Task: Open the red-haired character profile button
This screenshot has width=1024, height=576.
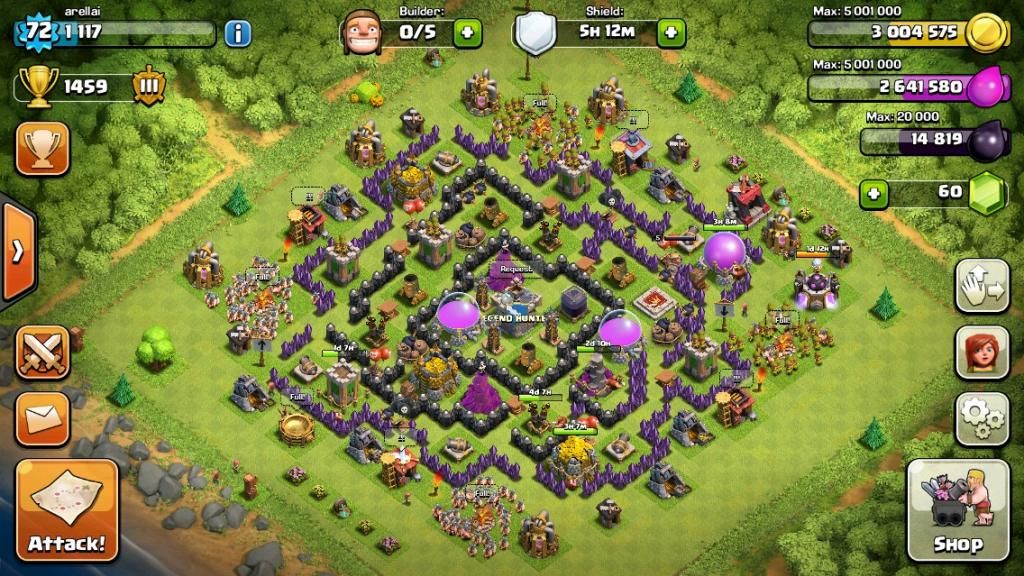Action: pyautogui.click(x=981, y=352)
